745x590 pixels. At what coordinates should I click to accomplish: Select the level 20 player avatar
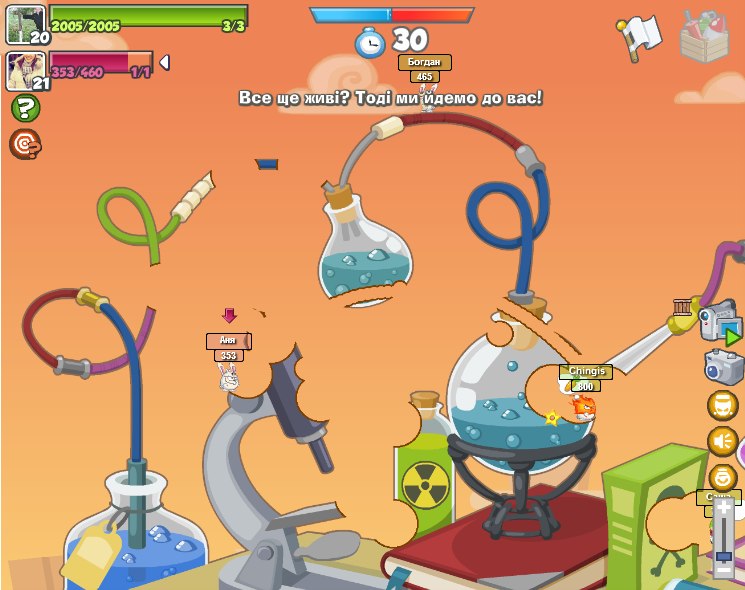tap(26, 25)
